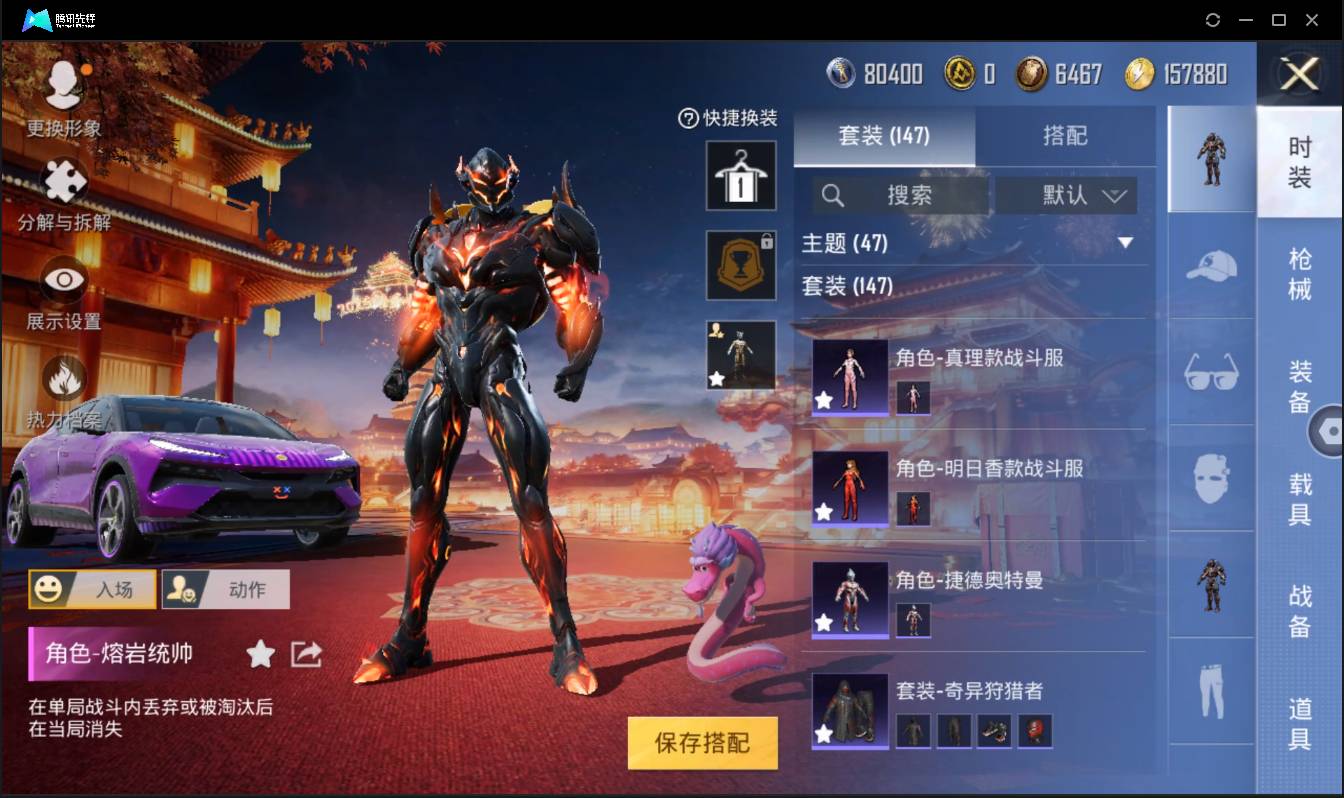
Task: Collapse the 主题 (47) section
Action: coord(1126,242)
